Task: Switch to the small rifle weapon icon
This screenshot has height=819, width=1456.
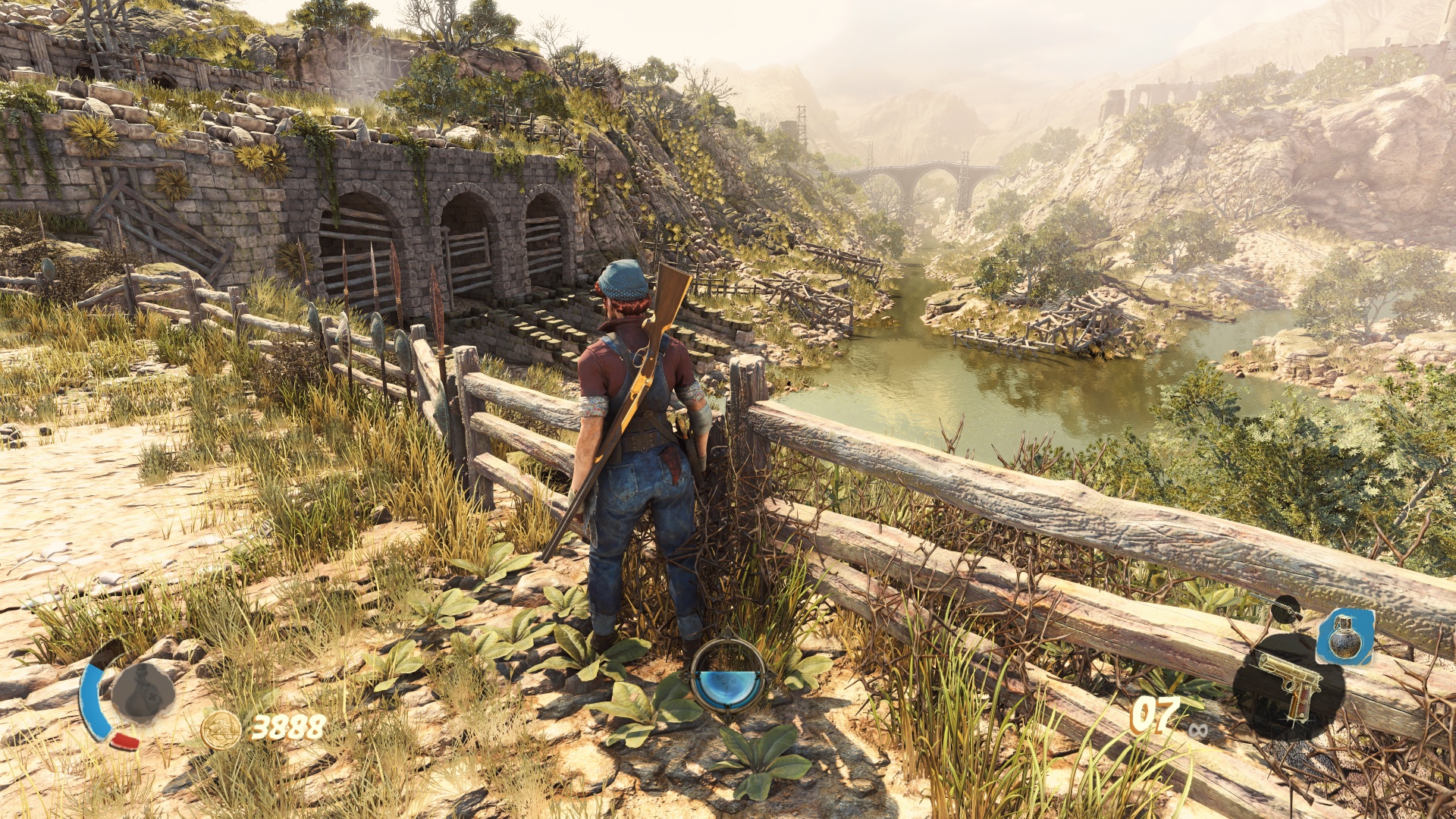Action: pos(1280,607)
